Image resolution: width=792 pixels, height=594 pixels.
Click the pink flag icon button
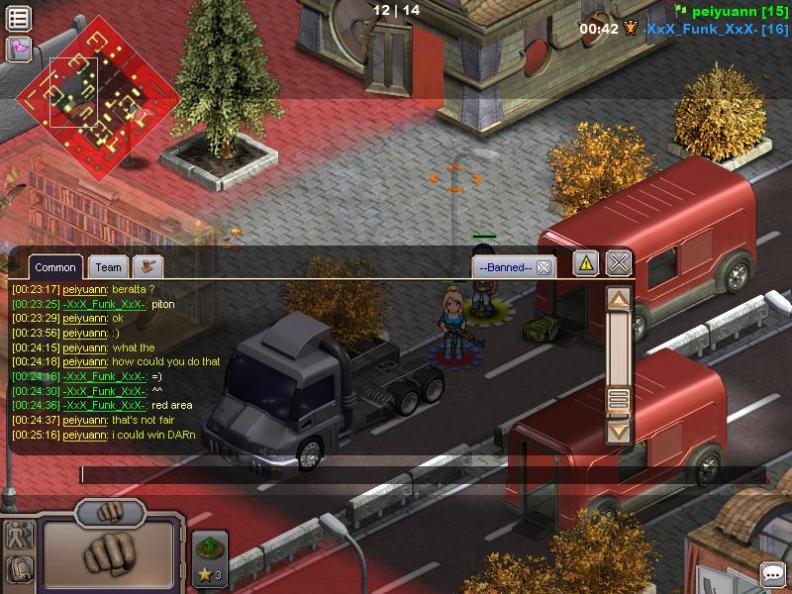pos(19,48)
